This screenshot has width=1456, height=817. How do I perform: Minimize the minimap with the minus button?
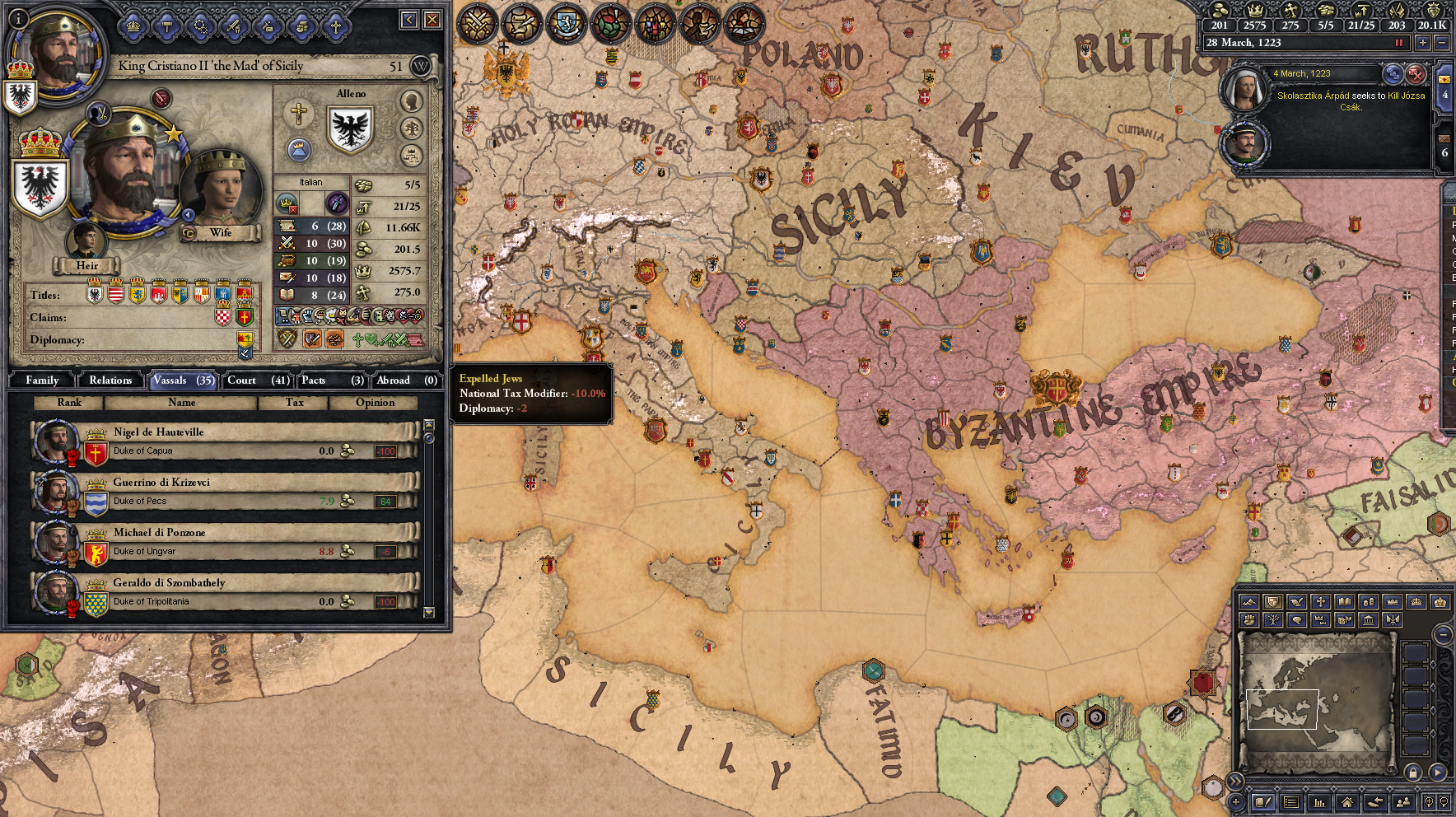[x=1443, y=635]
